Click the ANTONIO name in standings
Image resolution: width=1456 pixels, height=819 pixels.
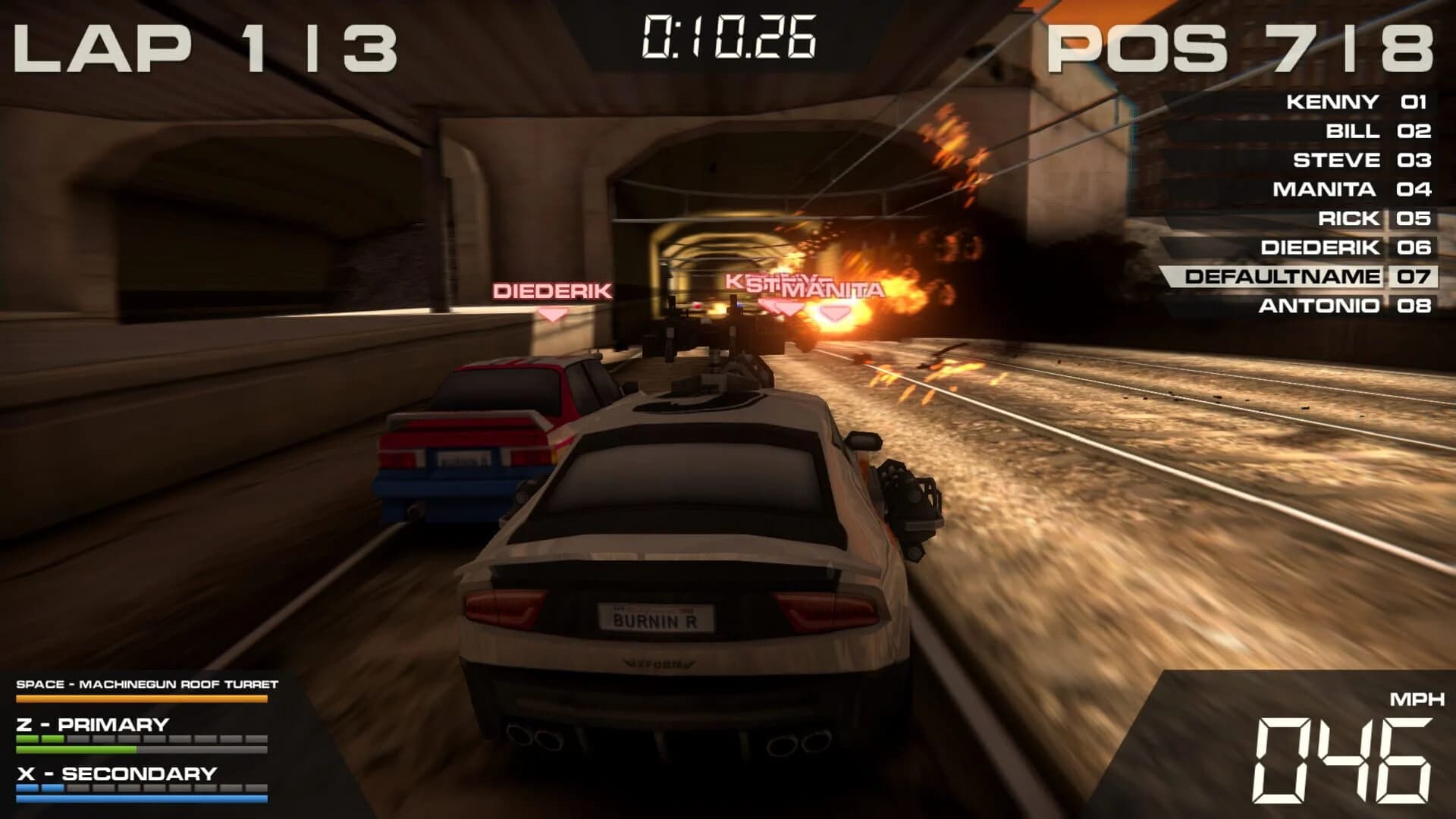tap(1319, 305)
